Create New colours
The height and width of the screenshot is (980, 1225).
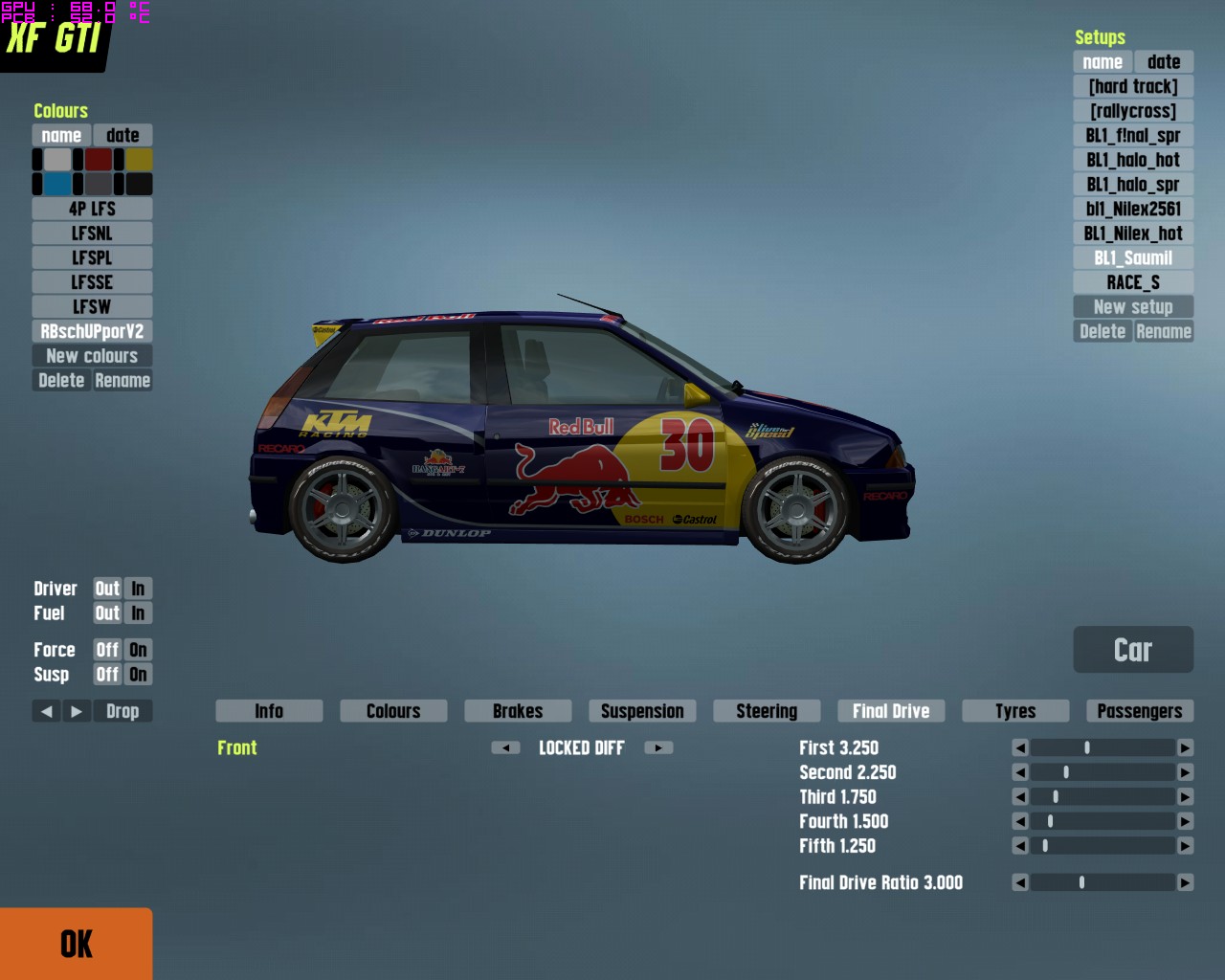coord(92,356)
